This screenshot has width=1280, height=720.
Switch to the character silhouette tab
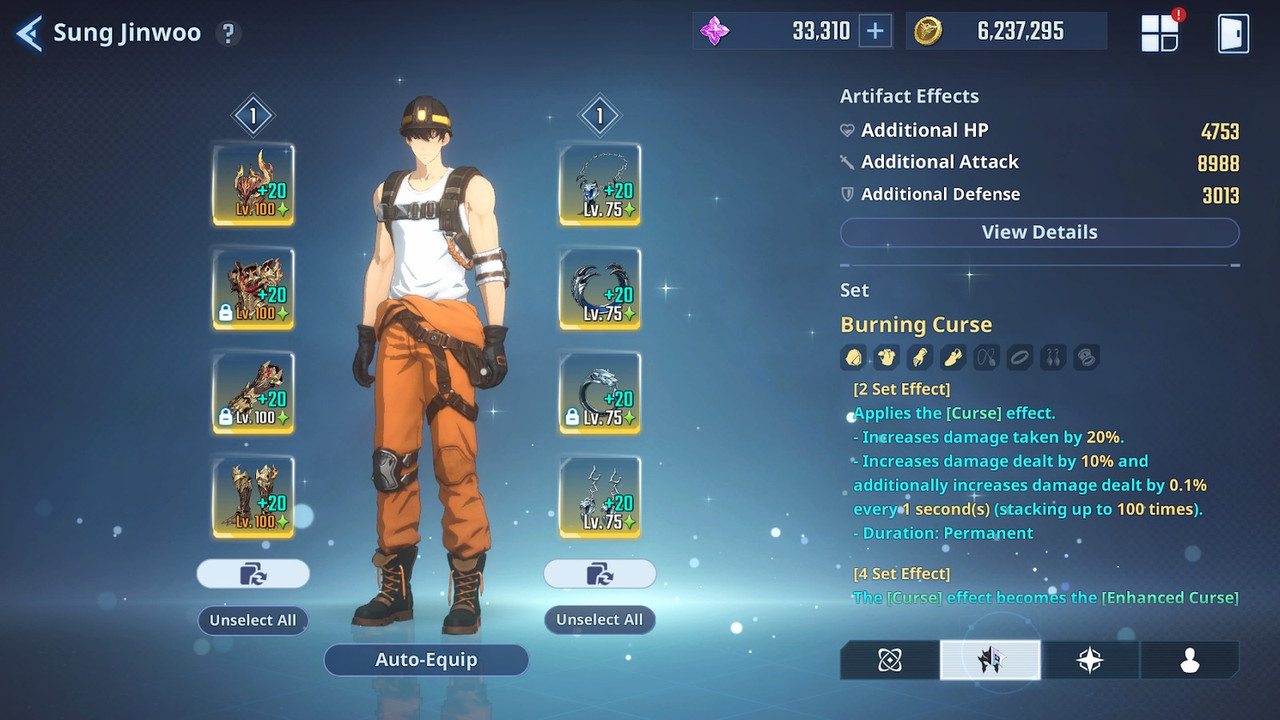click(1189, 660)
